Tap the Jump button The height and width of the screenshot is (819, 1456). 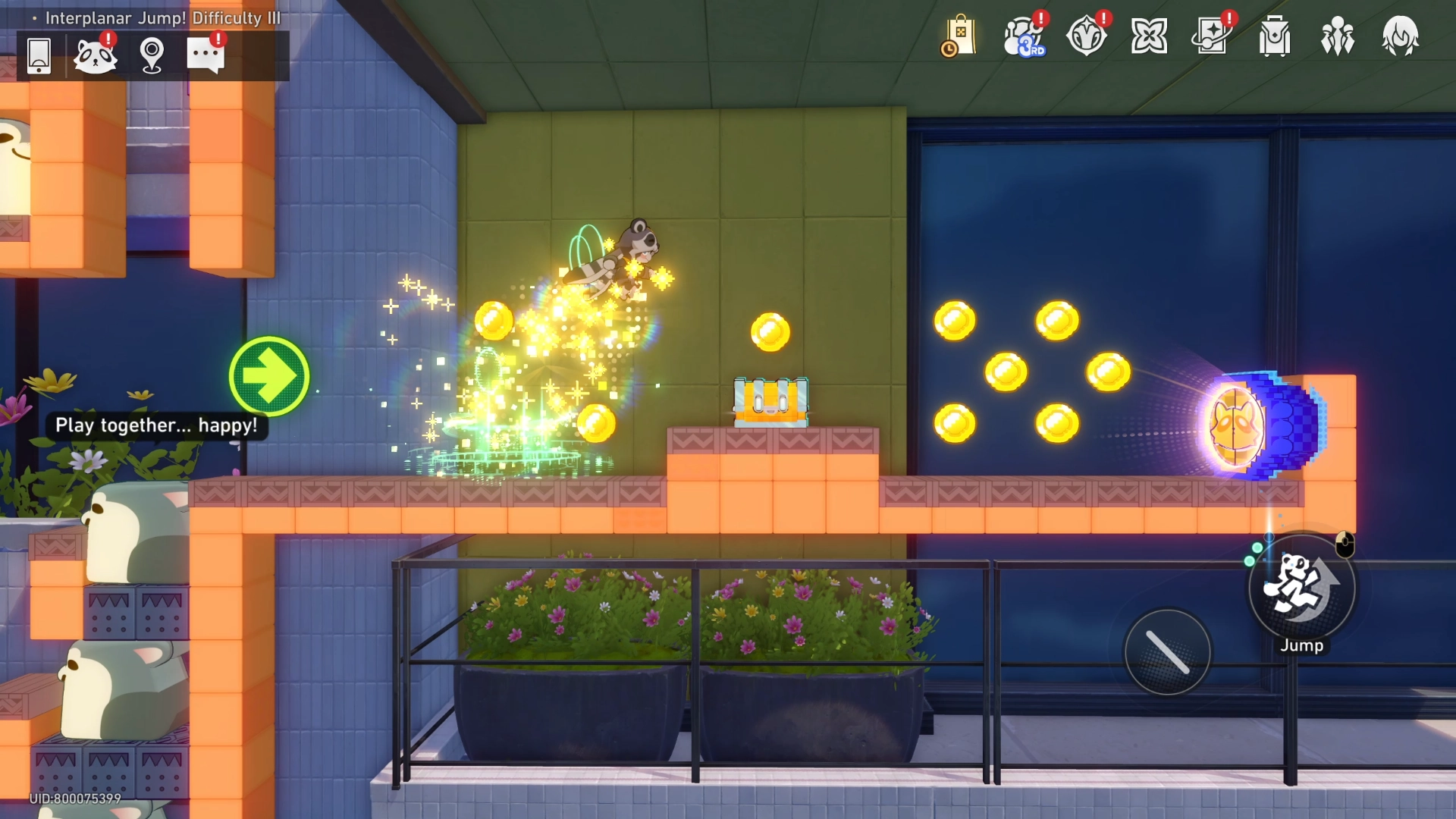1302,588
